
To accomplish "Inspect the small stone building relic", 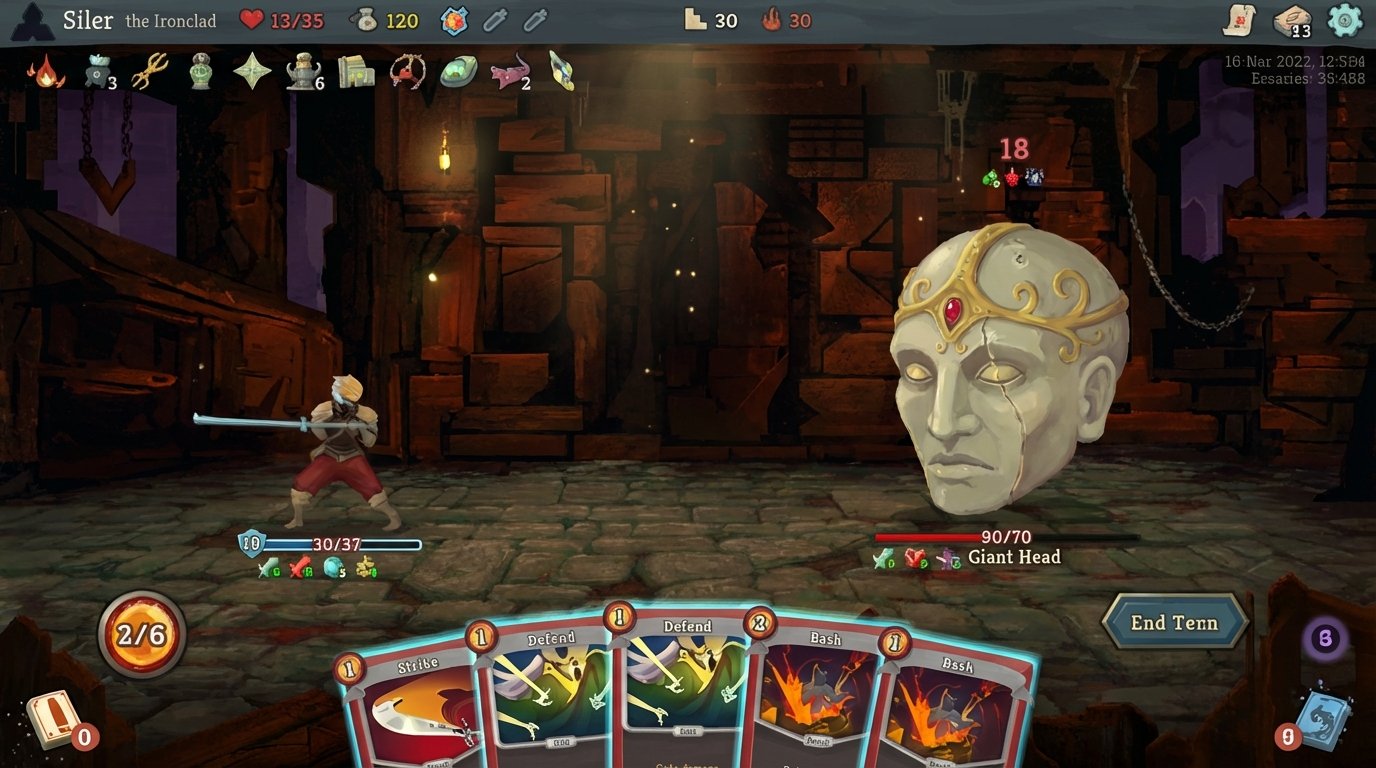I will coord(355,71).
